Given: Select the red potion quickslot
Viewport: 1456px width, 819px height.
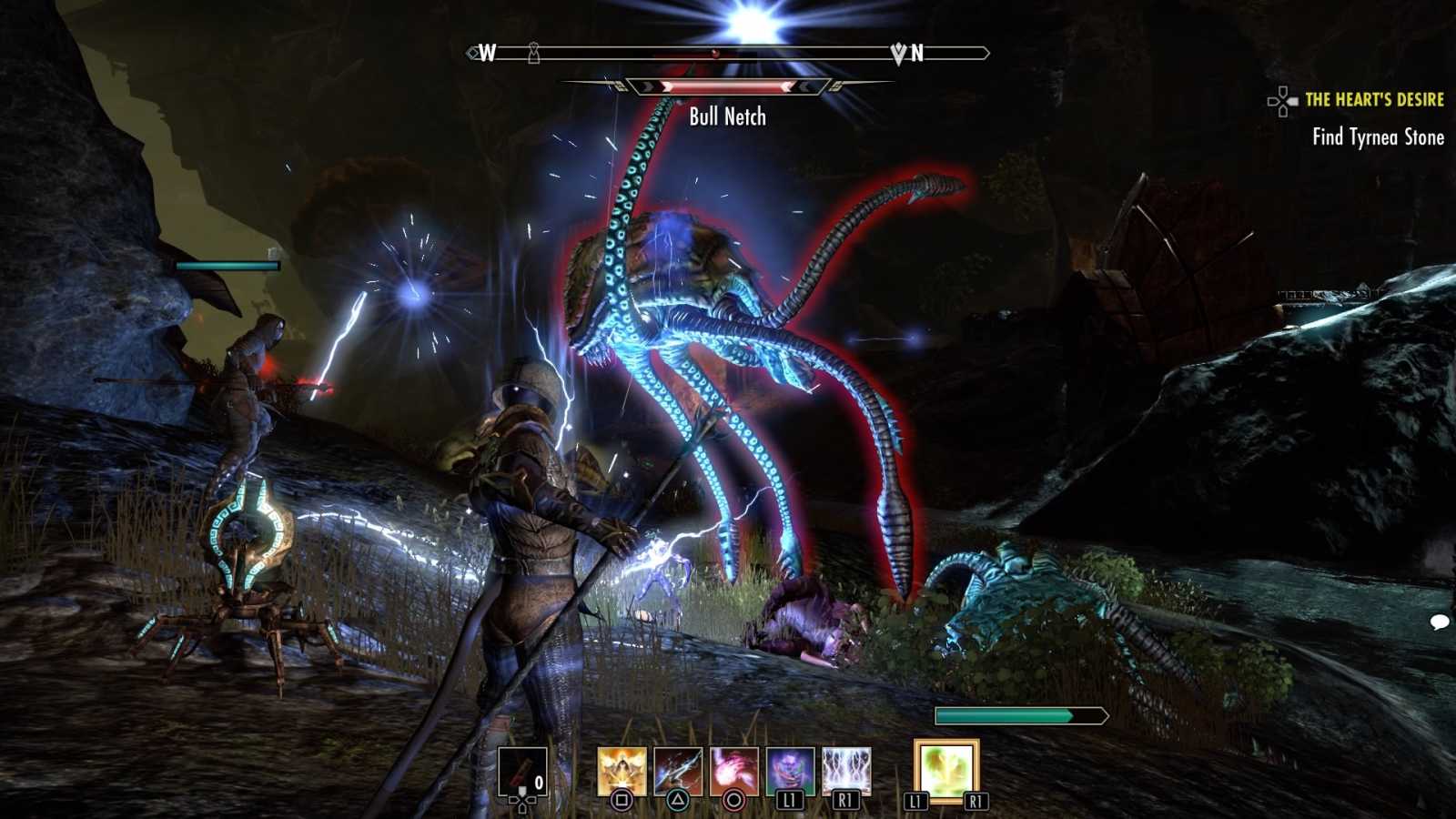Looking at the screenshot, I should 522,771.
